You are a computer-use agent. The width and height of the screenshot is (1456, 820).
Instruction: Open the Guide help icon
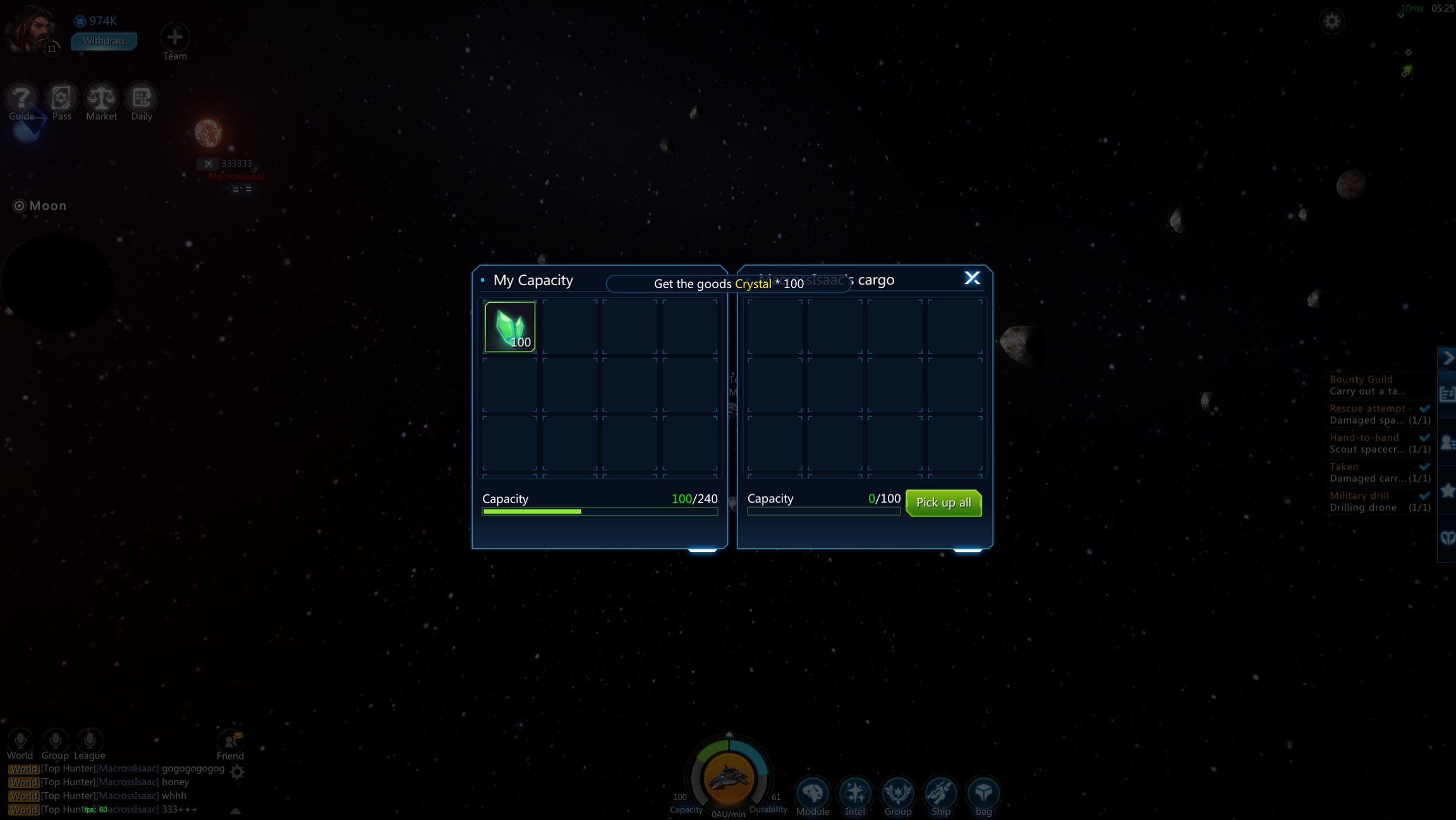tap(21, 99)
